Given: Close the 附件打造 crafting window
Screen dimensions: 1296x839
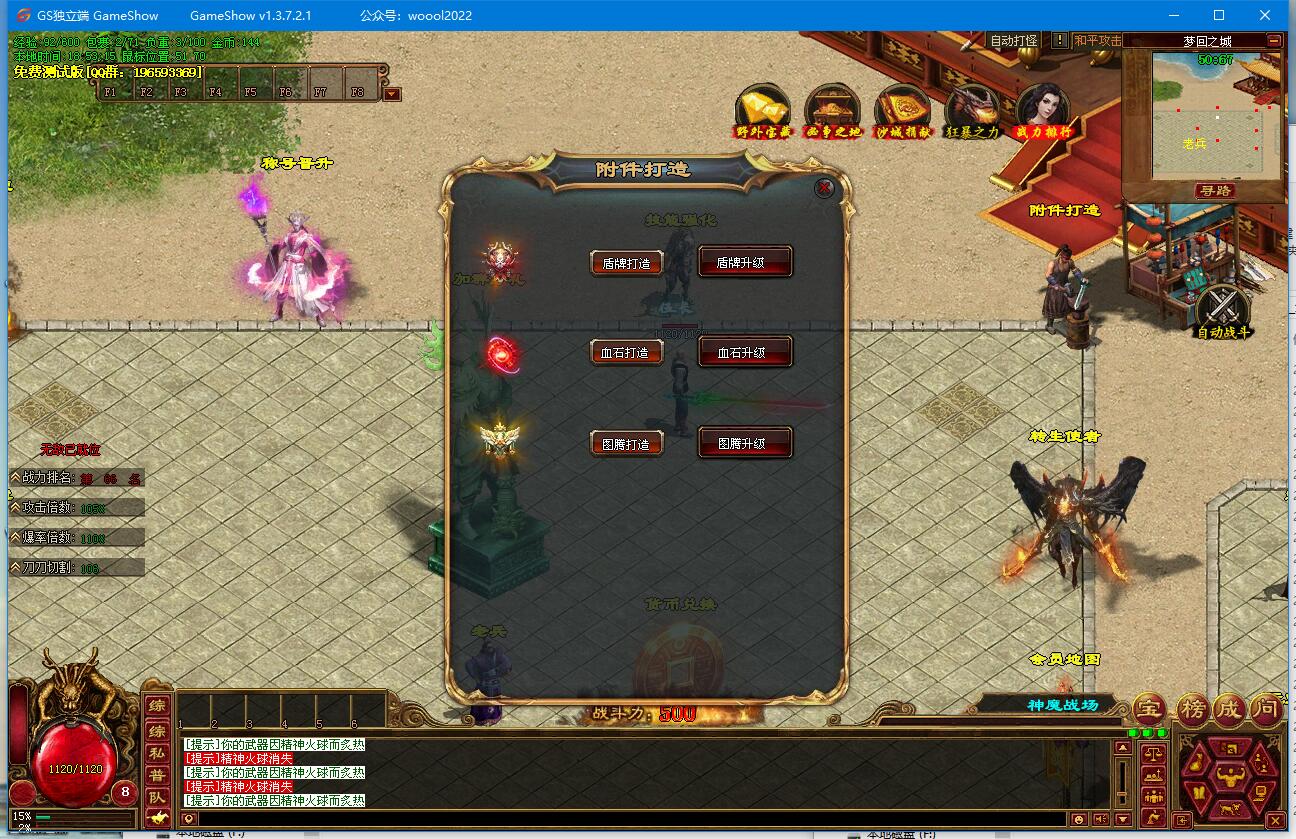Looking at the screenshot, I should click(824, 188).
